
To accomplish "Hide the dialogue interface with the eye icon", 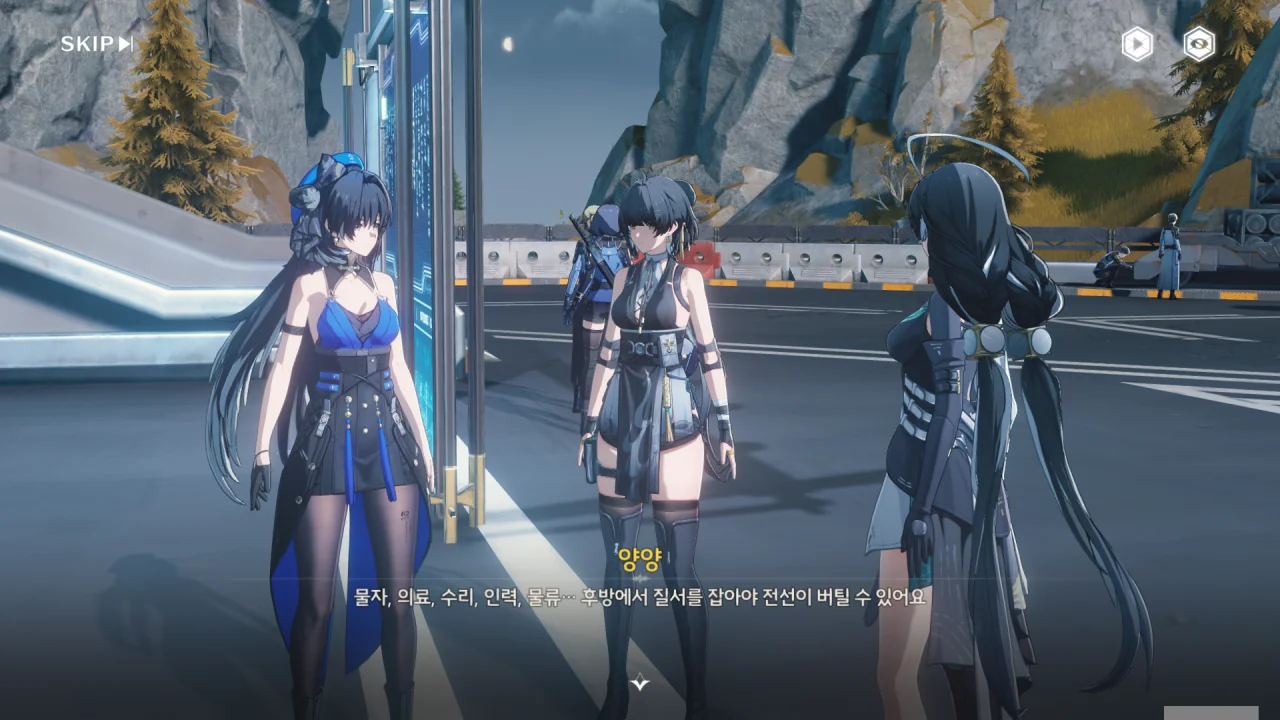I will (1199, 44).
